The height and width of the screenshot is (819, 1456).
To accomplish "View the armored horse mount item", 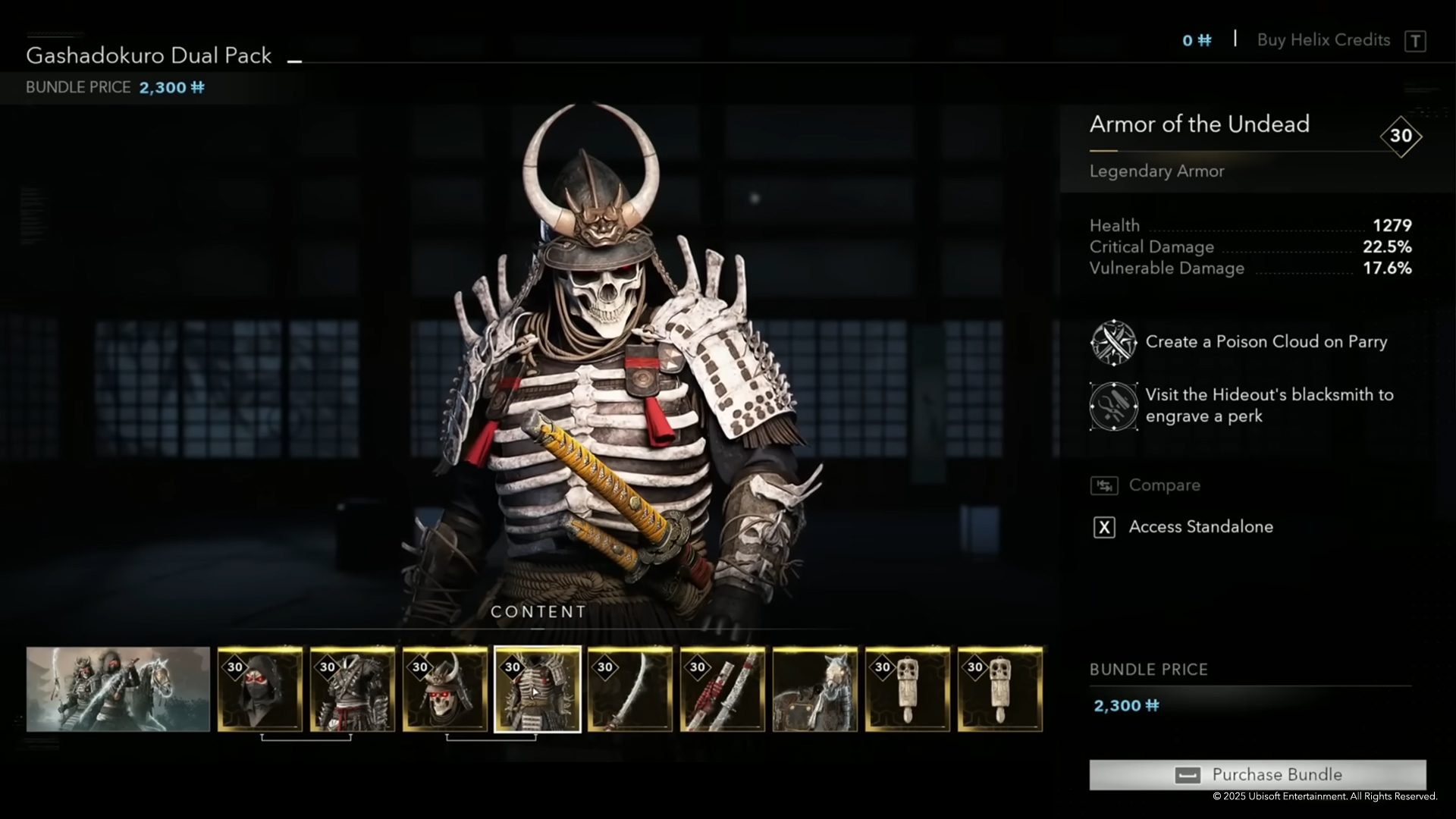I will [815, 689].
